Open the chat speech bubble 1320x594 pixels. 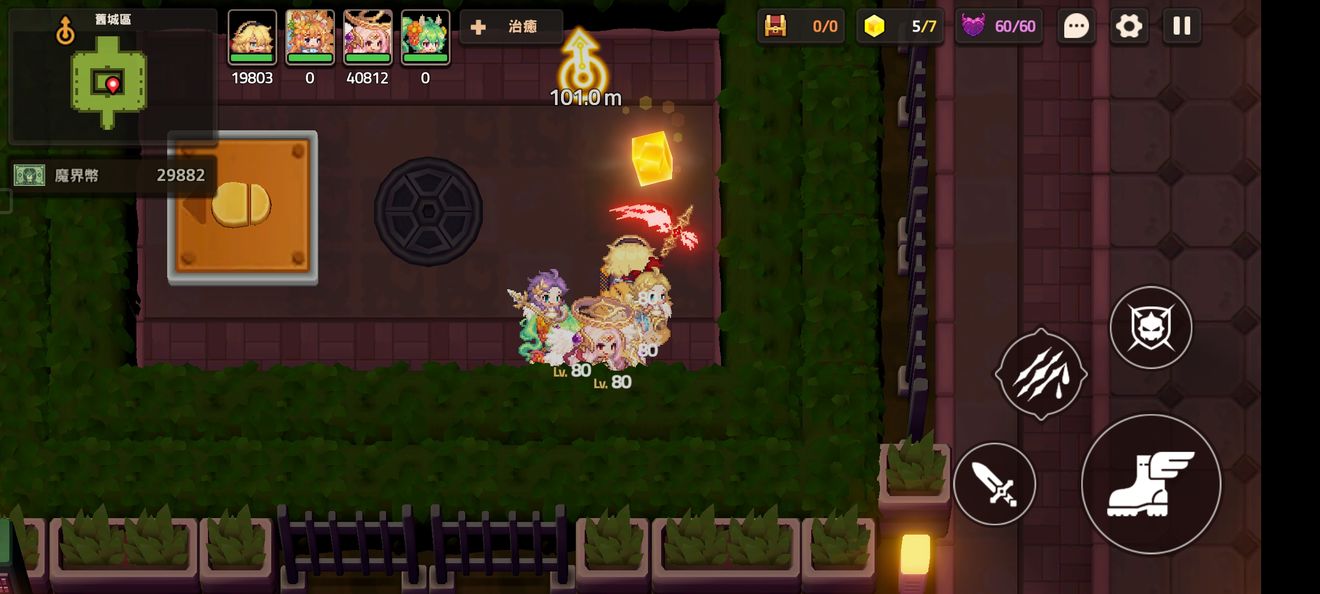pos(1076,27)
